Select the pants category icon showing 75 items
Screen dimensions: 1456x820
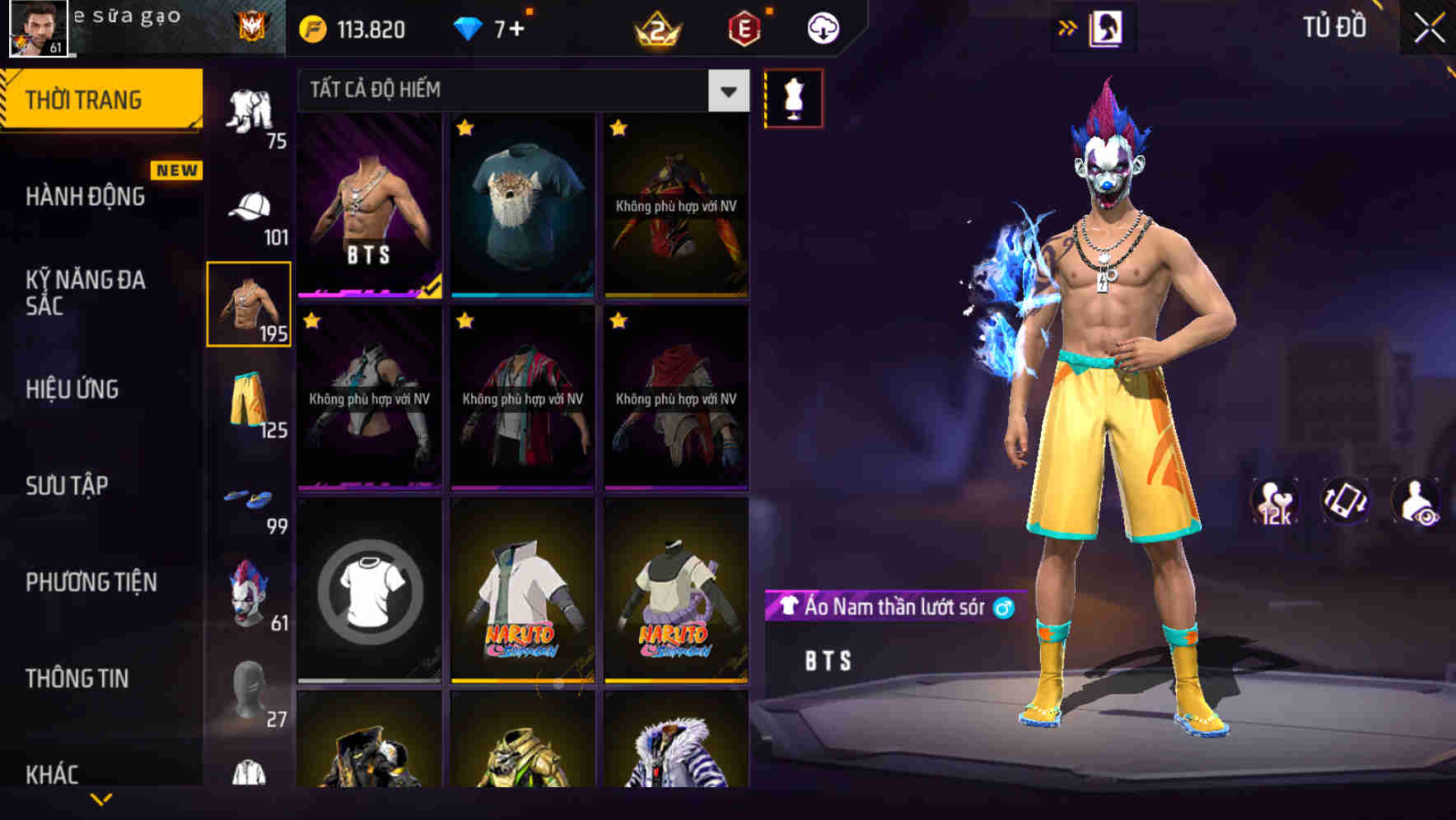tap(251, 111)
